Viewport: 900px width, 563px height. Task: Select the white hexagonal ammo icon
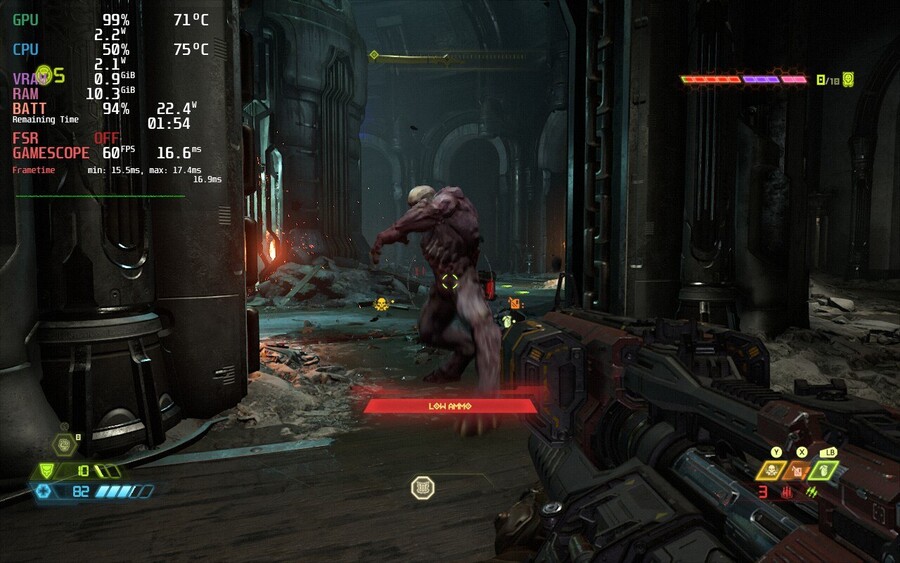(x=423, y=487)
